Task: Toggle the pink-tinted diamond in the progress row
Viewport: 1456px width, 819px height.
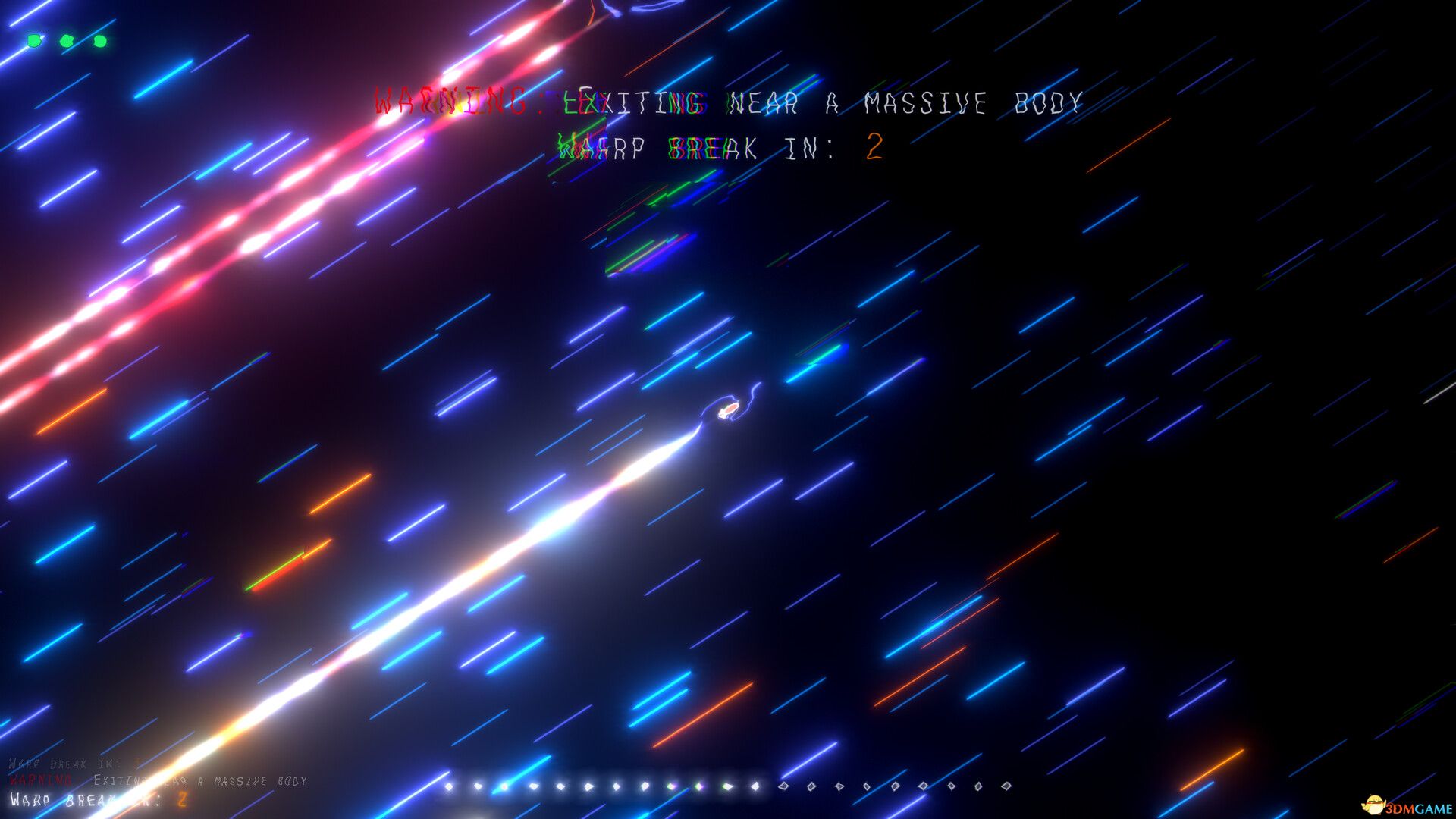Action: click(x=671, y=786)
